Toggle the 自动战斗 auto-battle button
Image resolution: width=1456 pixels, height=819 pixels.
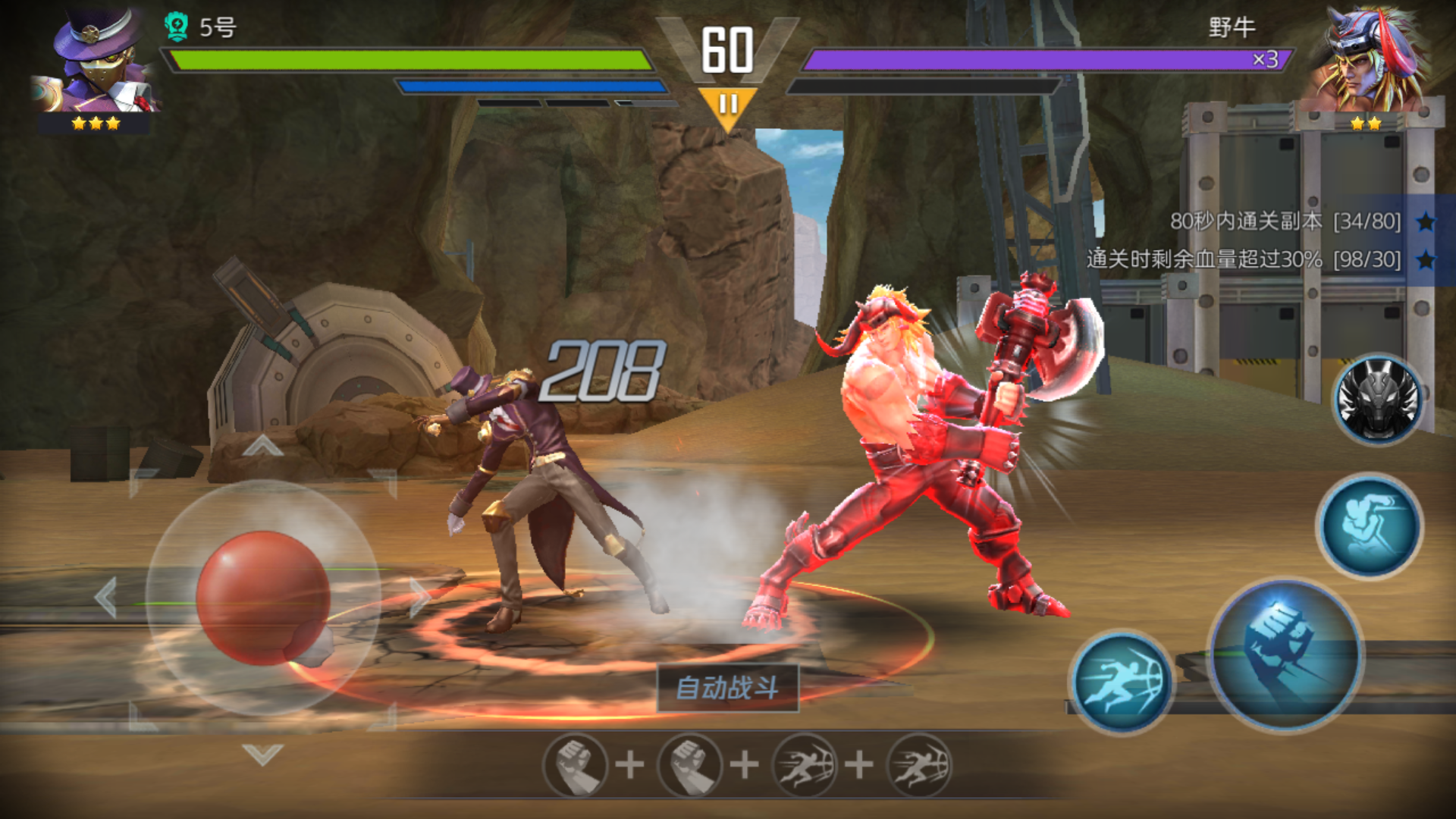tap(727, 689)
